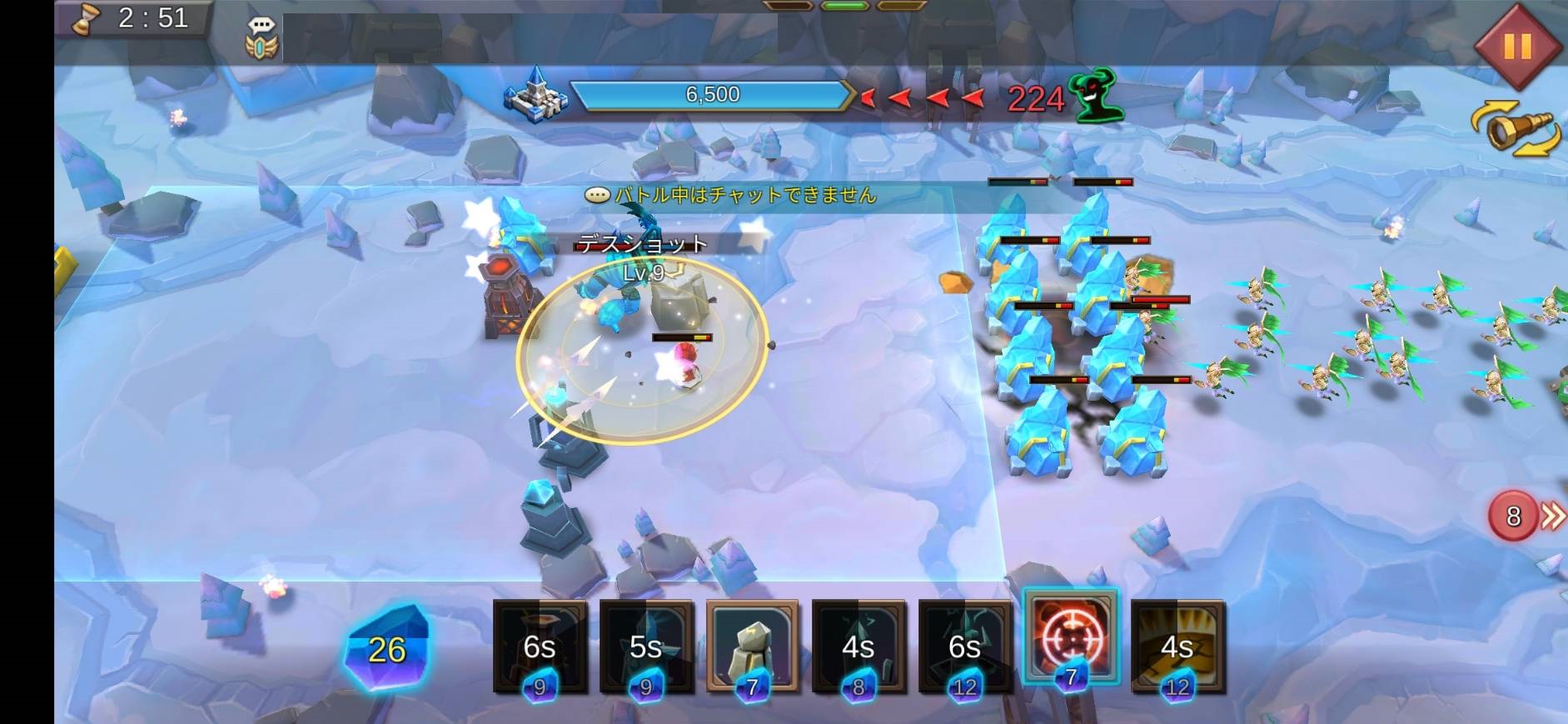
Task: Pause the battle with the red diamond button
Action: pos(1516,45)
